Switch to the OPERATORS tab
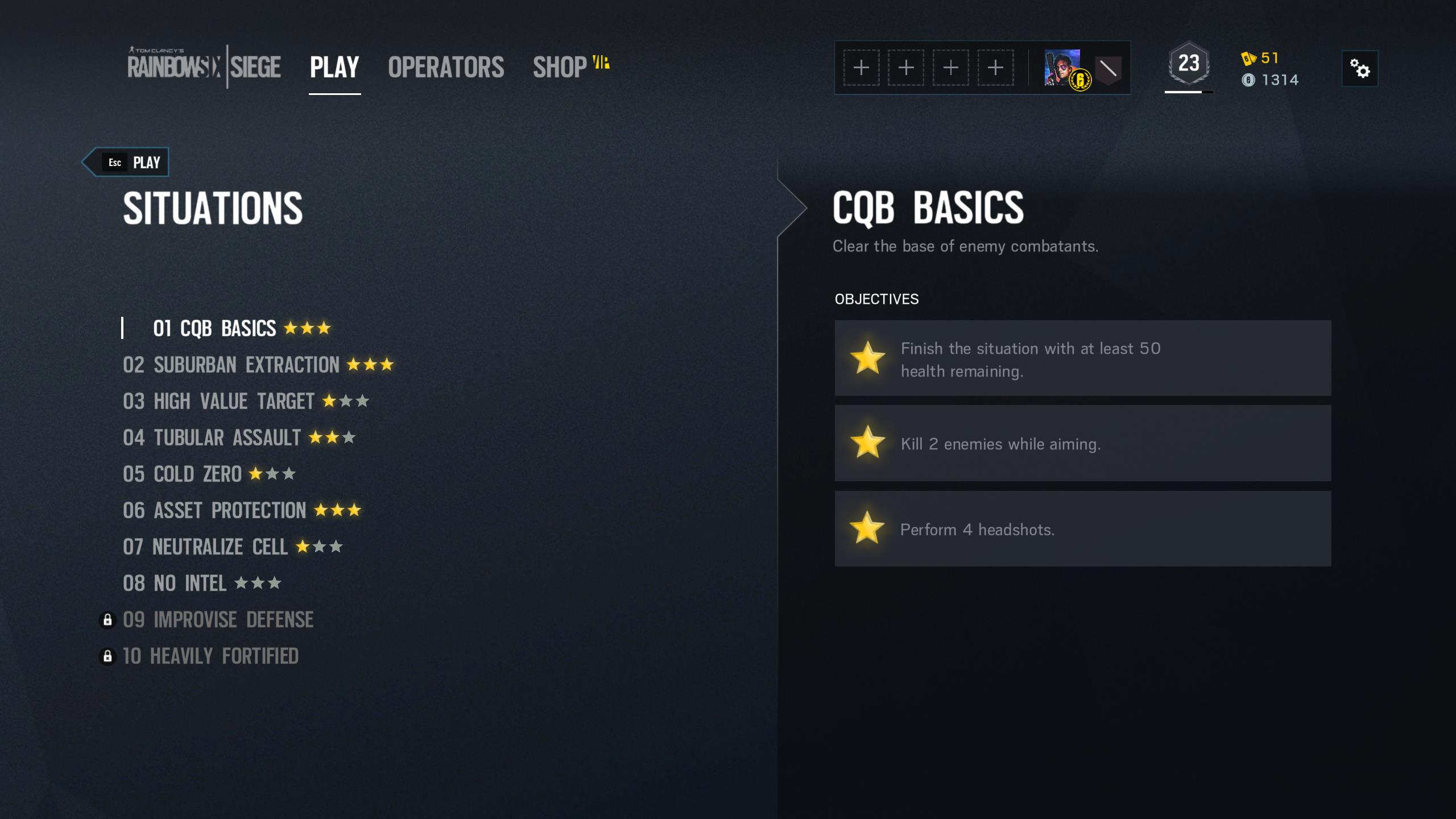The width and height of the screenshot is (1456, 819). (x=446, y=67)
